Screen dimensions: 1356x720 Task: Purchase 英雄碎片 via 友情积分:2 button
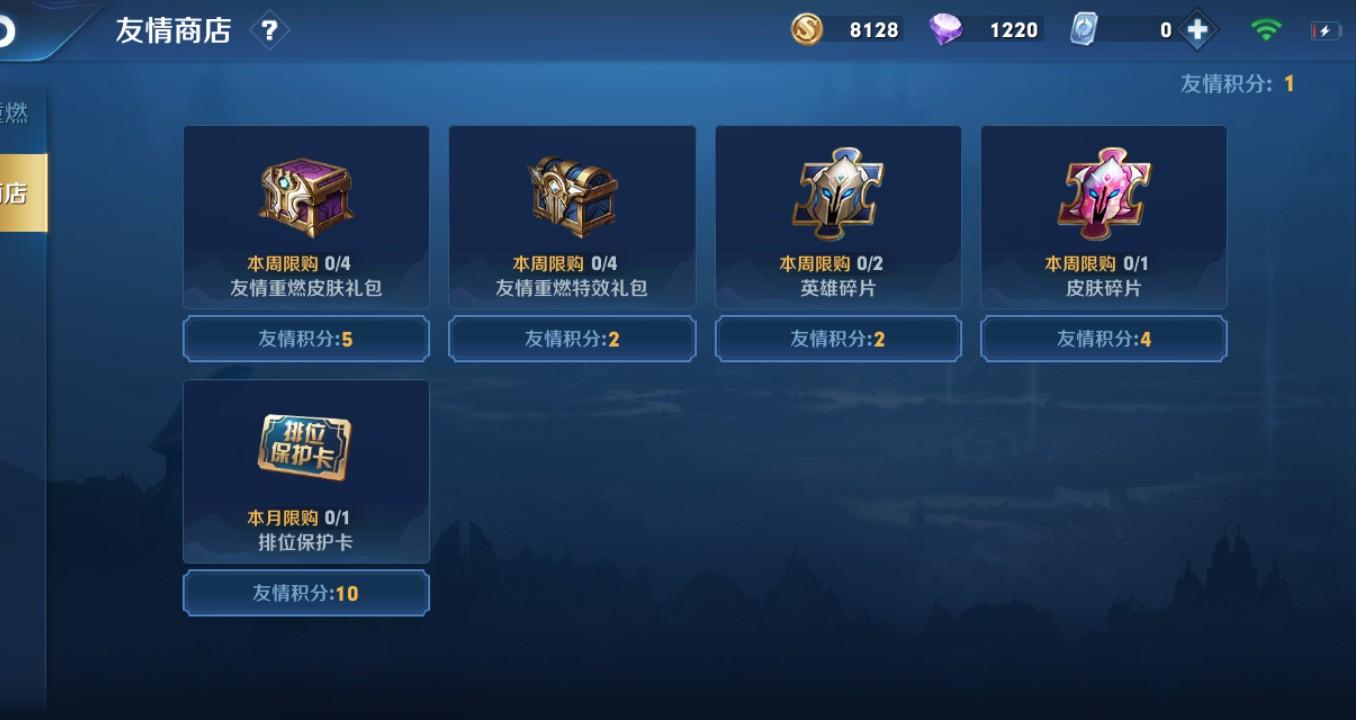click(x=837, y=338)
